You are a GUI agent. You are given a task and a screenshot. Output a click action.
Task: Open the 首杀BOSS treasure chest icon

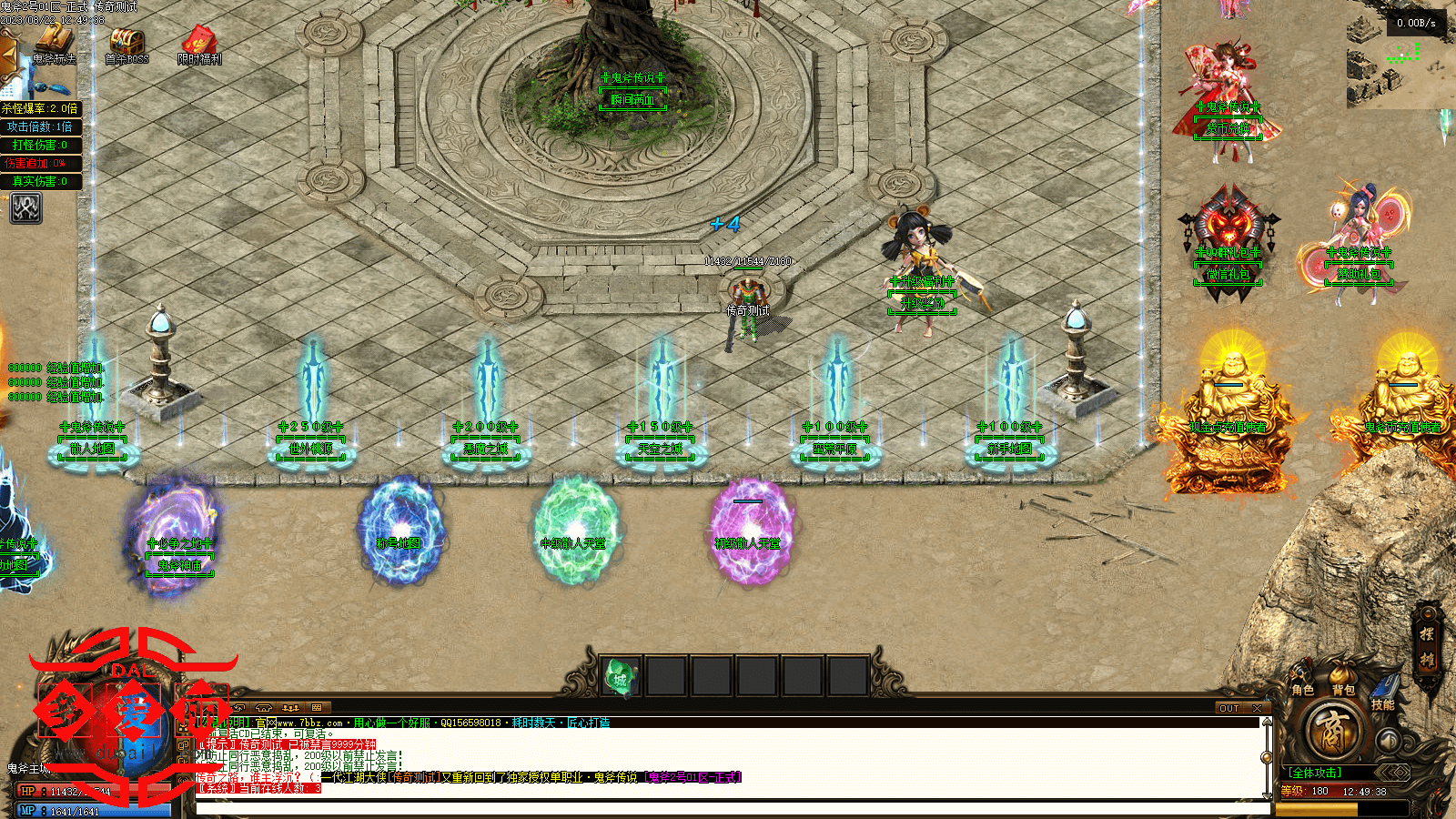126,43
